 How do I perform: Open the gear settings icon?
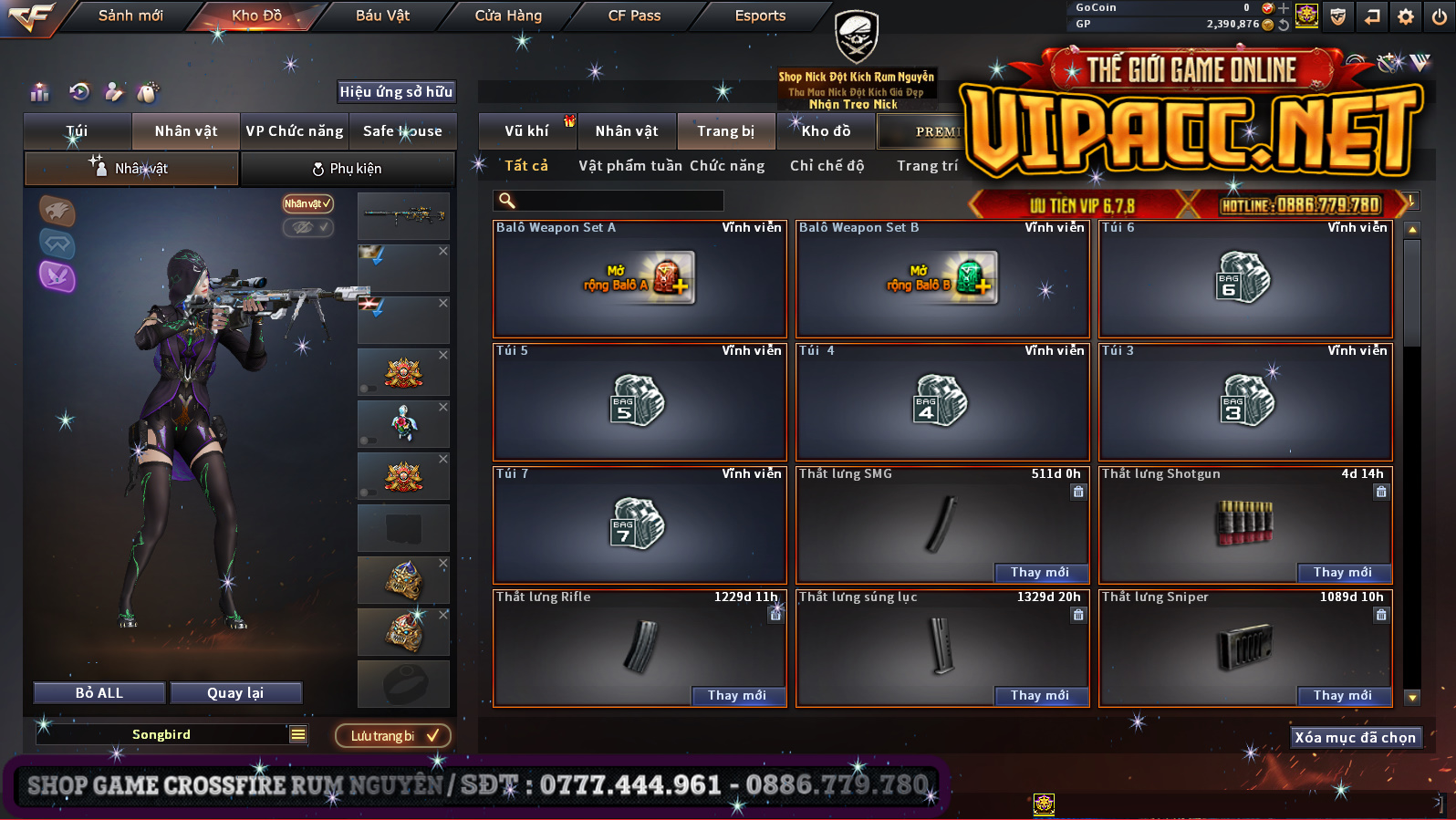[x=1405, y=16]
